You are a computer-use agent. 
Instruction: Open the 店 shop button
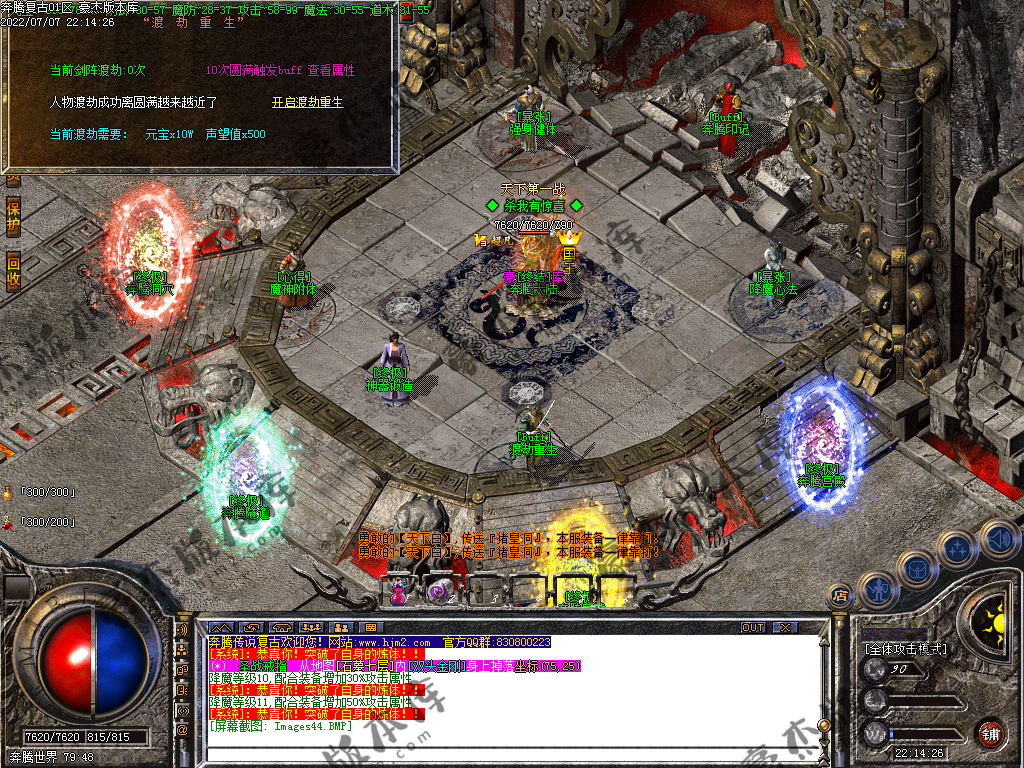point(841,595)
